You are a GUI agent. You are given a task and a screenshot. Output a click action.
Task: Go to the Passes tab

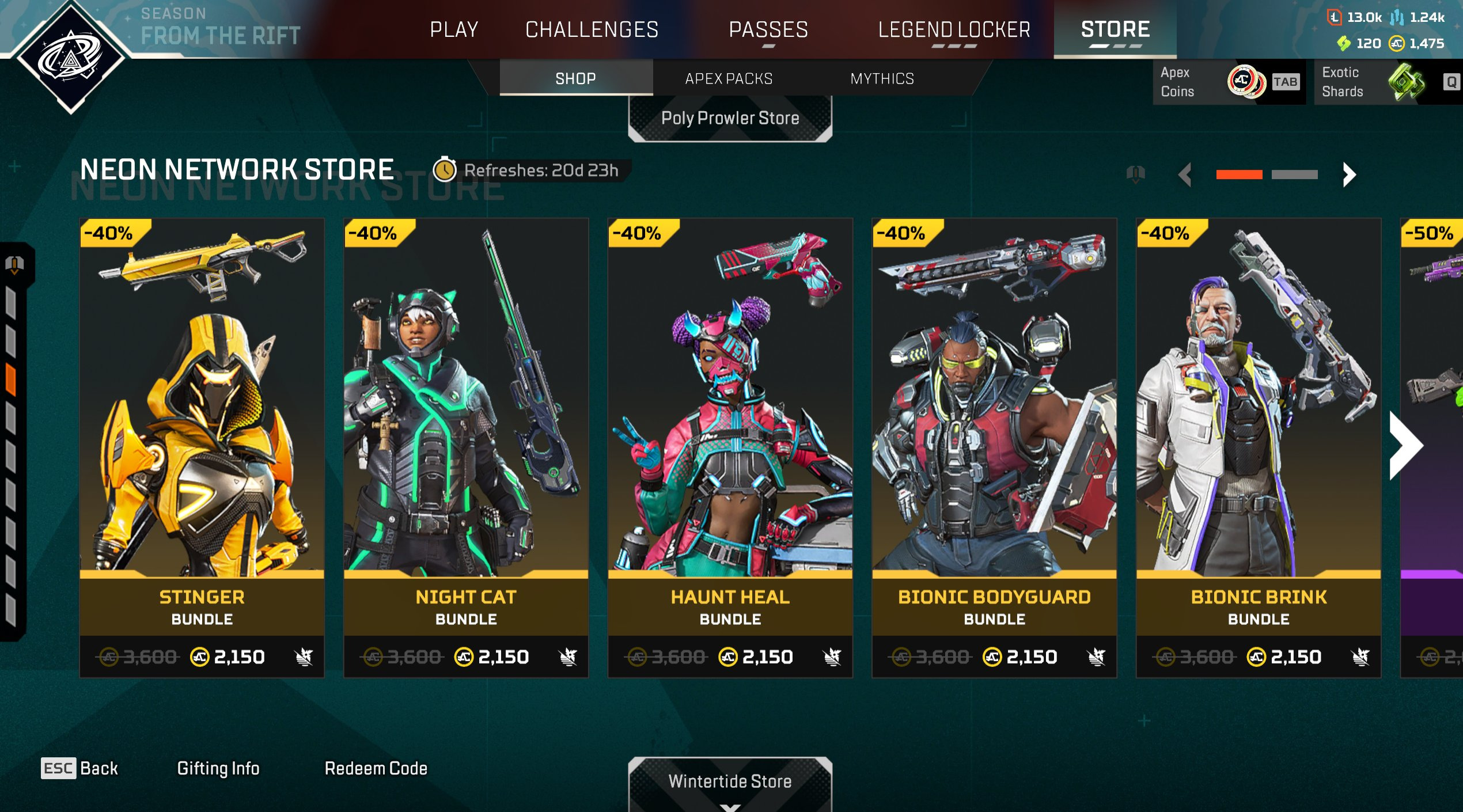point(768,29)
